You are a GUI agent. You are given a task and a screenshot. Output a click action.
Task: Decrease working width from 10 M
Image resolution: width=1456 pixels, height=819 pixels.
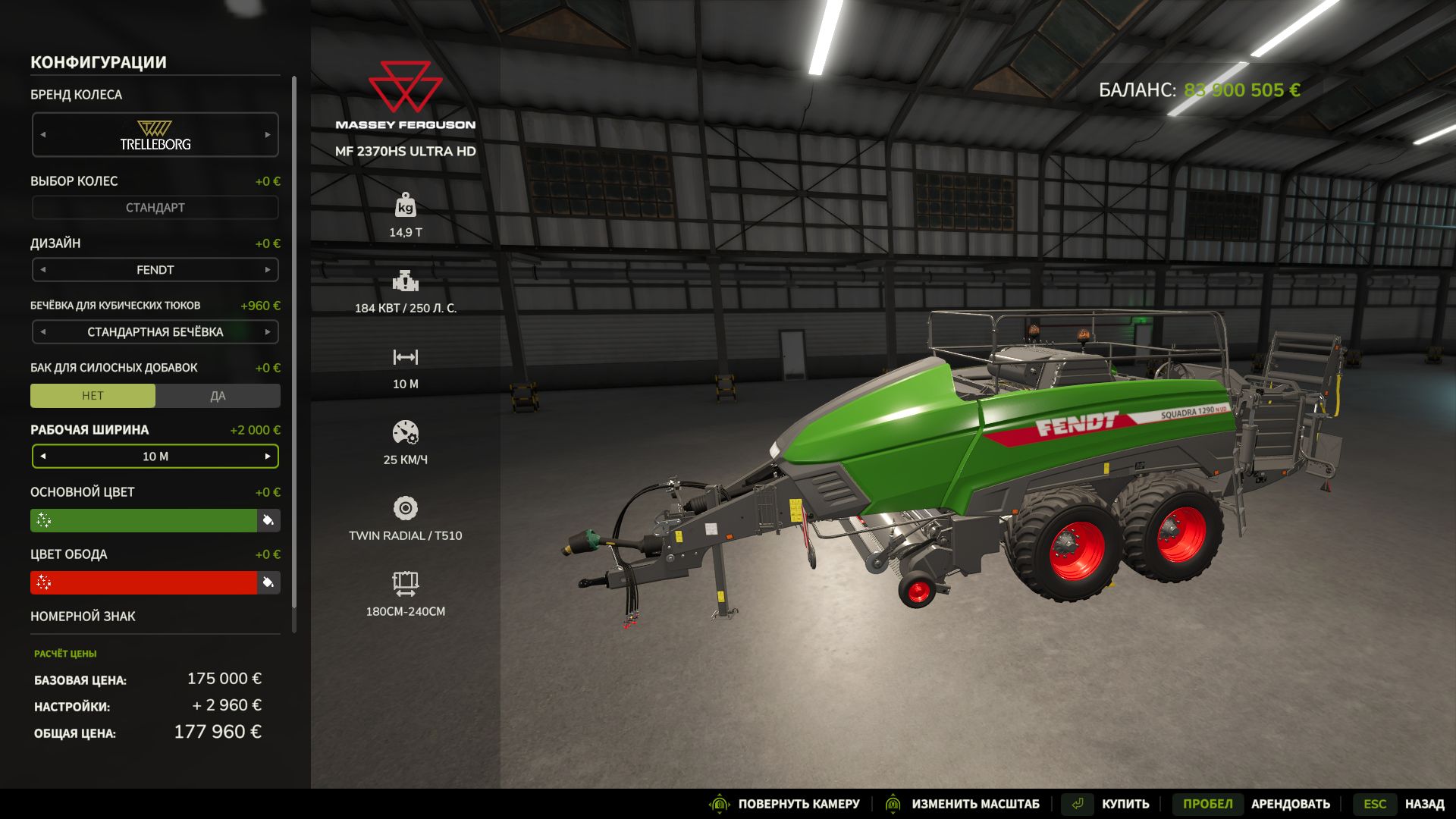pos(43,457)
